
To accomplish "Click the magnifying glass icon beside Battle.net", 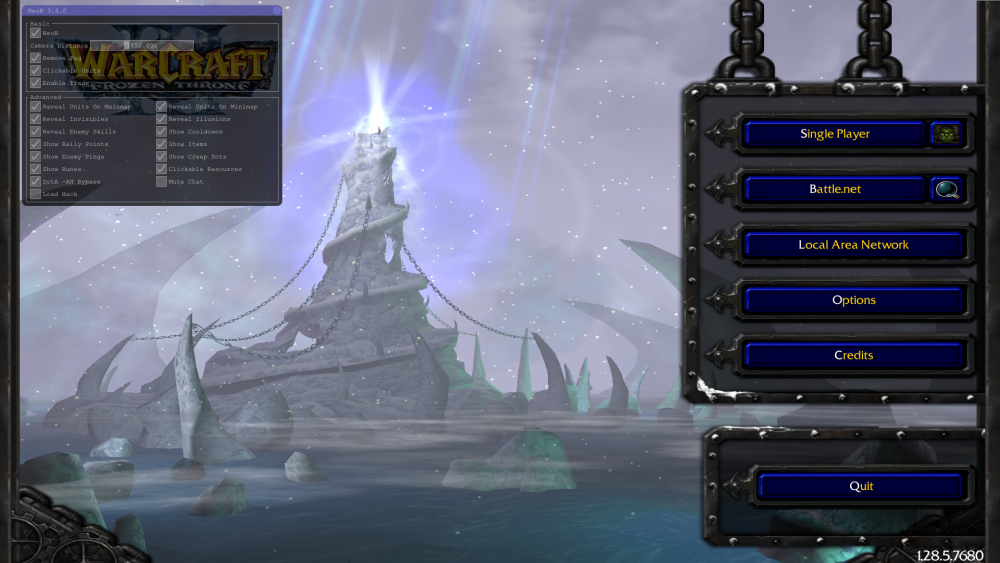I will click(945, 189).
